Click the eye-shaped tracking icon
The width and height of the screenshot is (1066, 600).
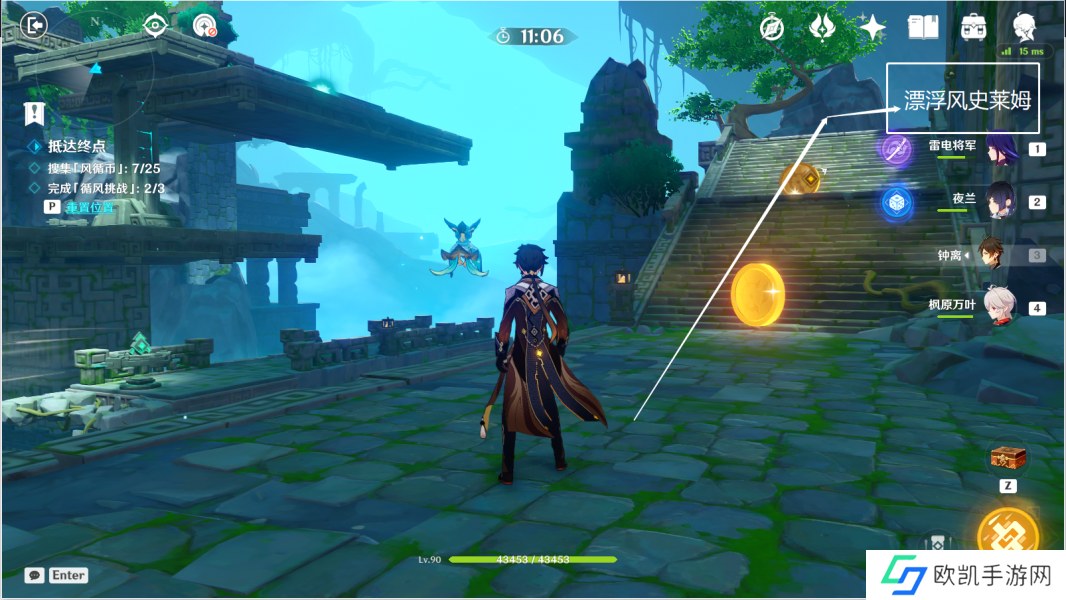coord(155,25)
